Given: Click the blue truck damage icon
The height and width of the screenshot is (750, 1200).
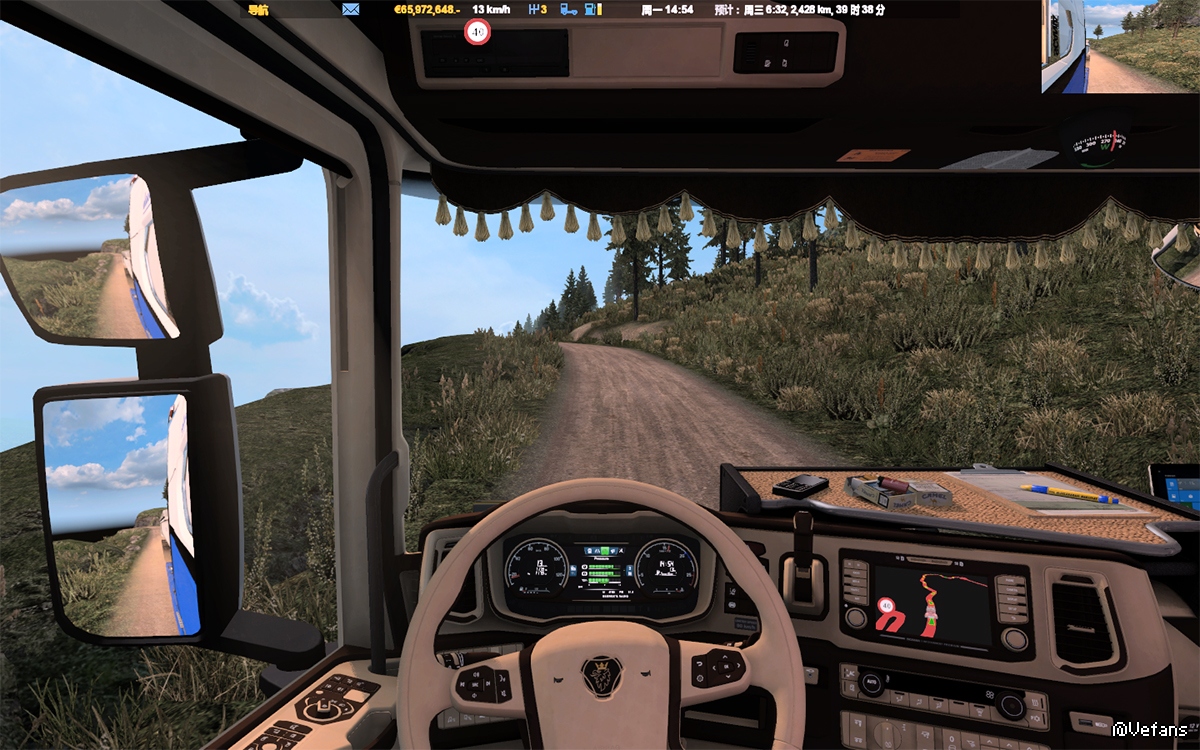Looking at the screenshot, I should tap(568, 10).
